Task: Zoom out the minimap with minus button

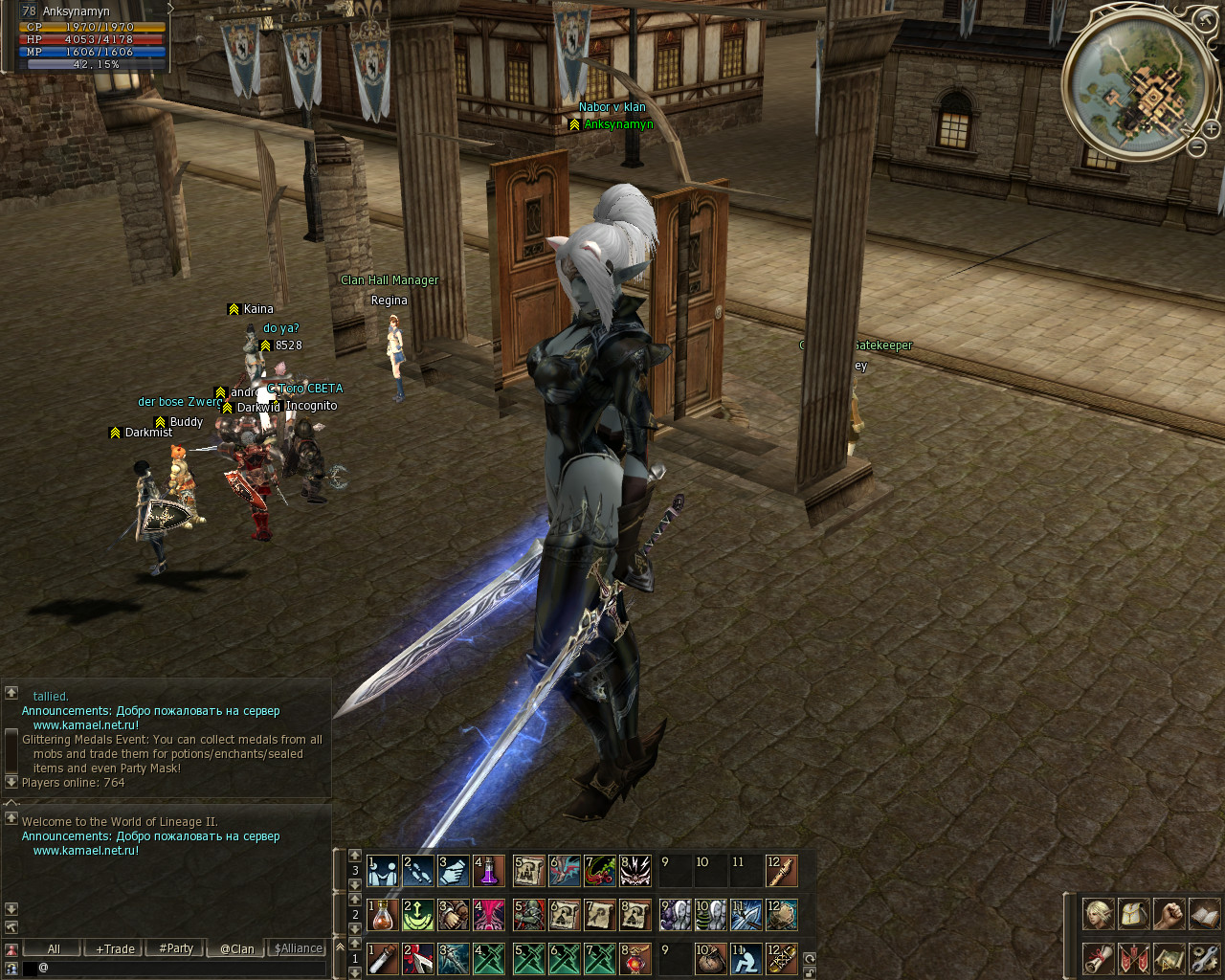Action: point(1196,146)
